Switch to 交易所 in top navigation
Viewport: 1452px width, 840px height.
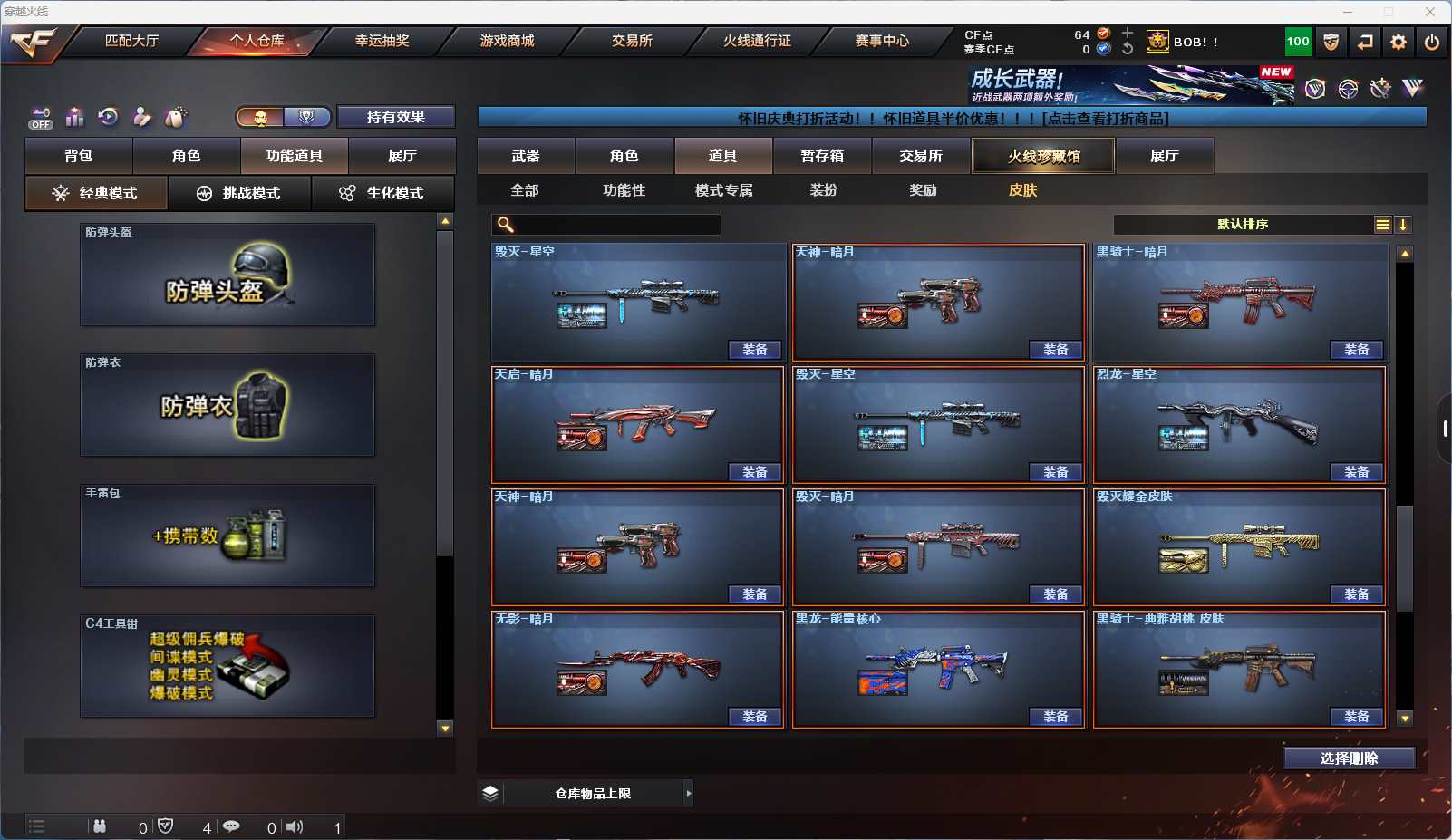[x=632, y=41]
